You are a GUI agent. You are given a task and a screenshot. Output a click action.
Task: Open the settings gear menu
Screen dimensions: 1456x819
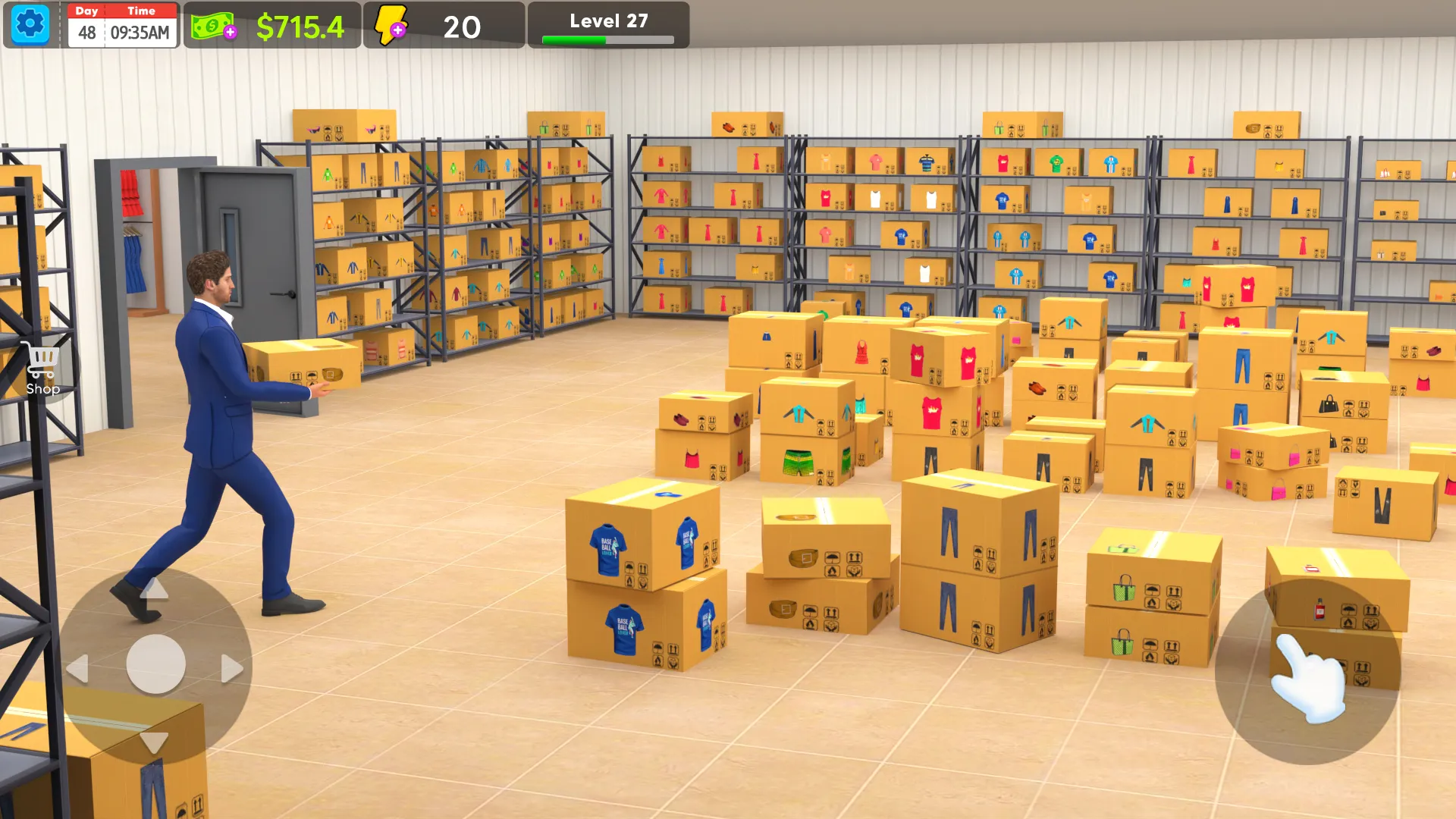click(30, 25)
